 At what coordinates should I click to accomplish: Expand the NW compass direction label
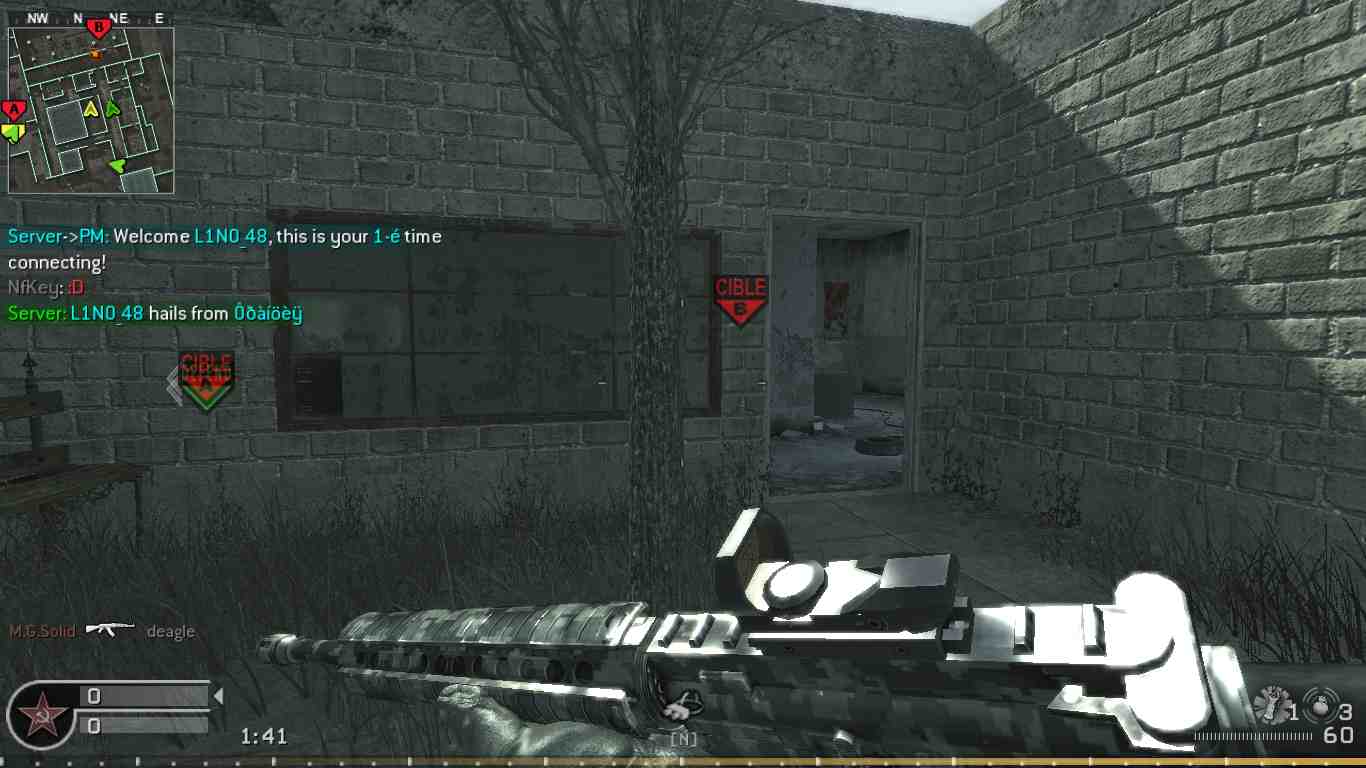[x=37, y=16]
